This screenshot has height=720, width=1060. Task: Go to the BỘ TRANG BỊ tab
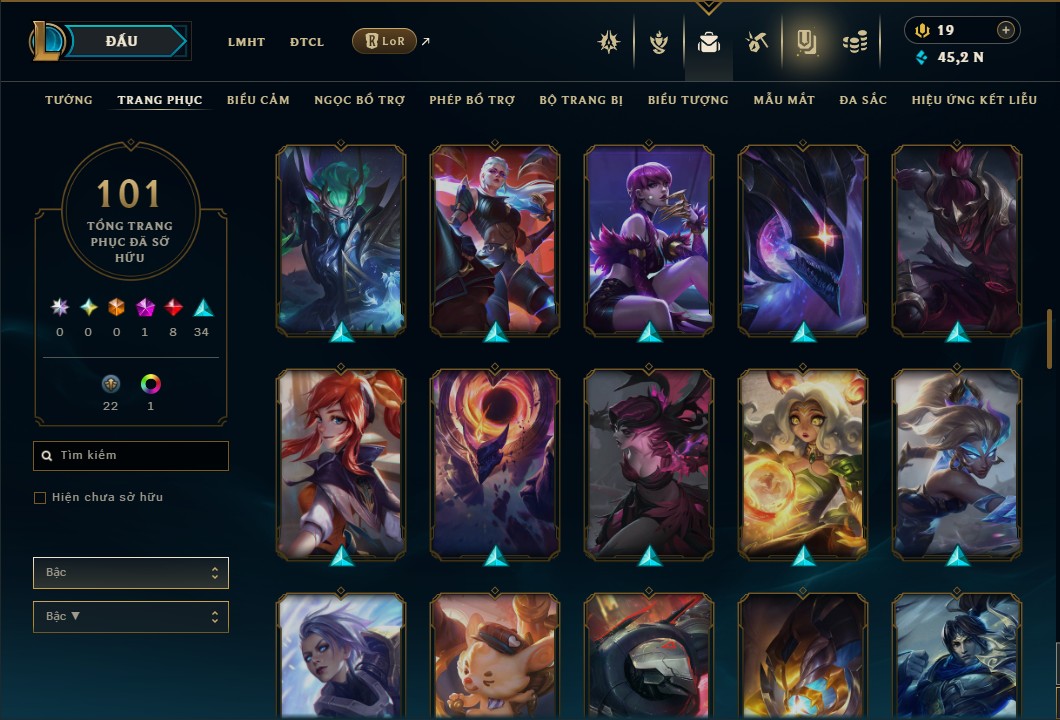click(581, 100)
